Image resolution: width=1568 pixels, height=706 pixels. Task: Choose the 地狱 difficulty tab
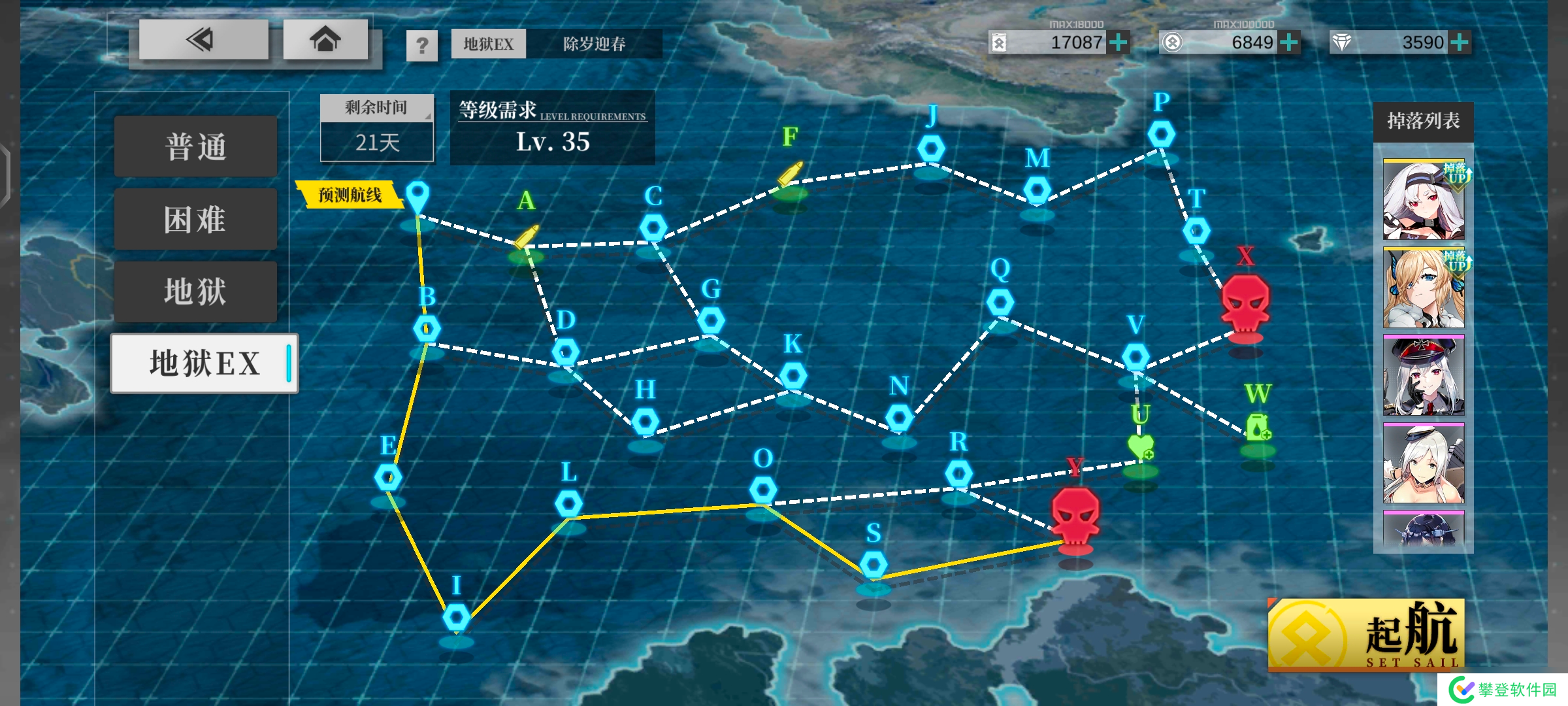[195, 292]
